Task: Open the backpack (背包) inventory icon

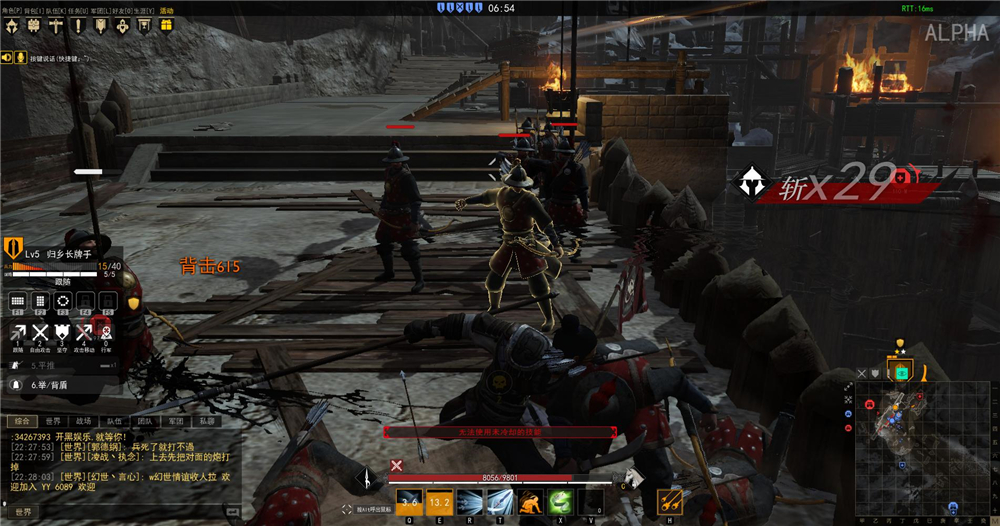Action: tap(32, 26)
